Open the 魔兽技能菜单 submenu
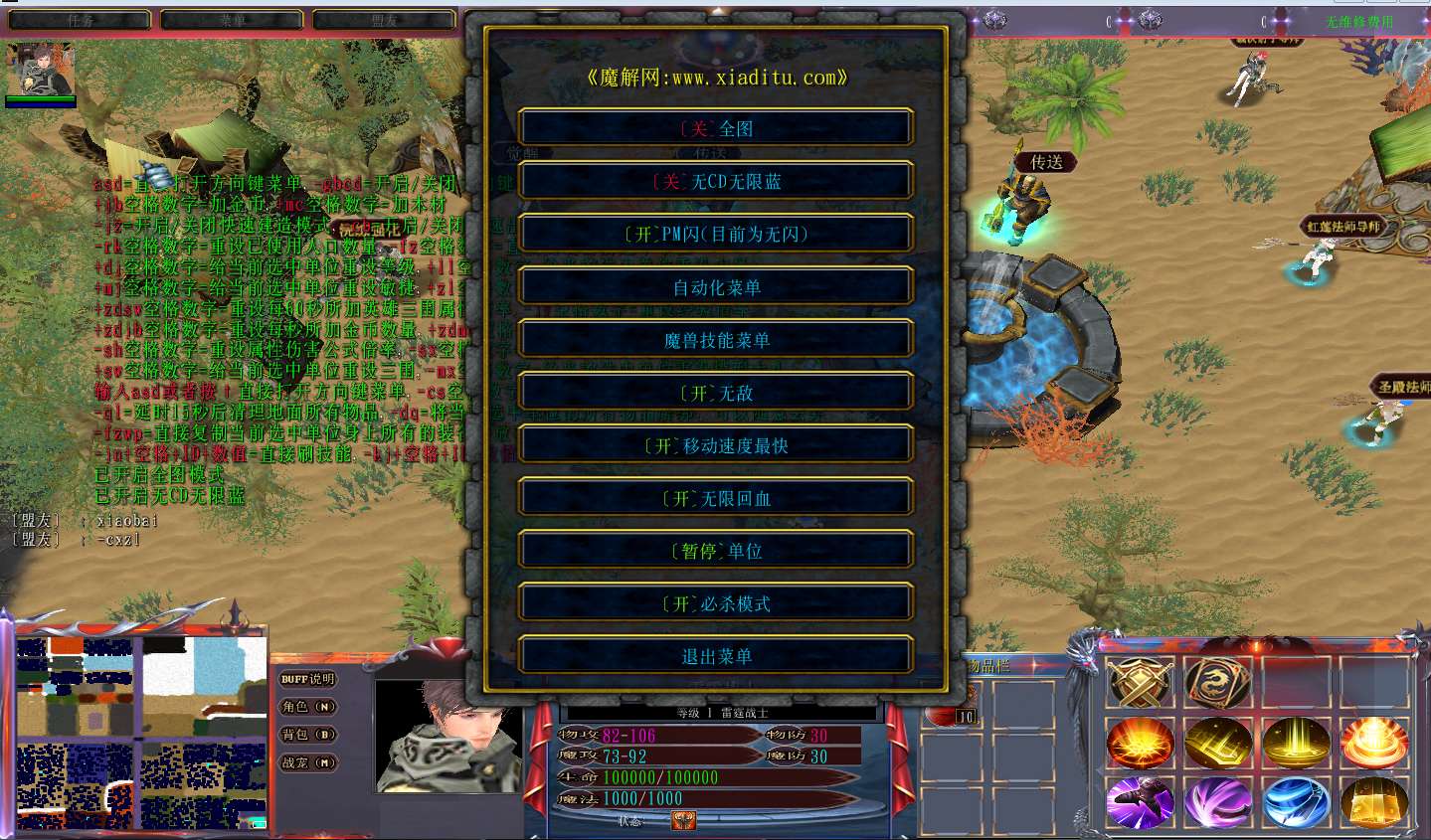Image resolution: width=1431 pixels, height=840 pixels. pyautogui.click(x=716, y=340)
